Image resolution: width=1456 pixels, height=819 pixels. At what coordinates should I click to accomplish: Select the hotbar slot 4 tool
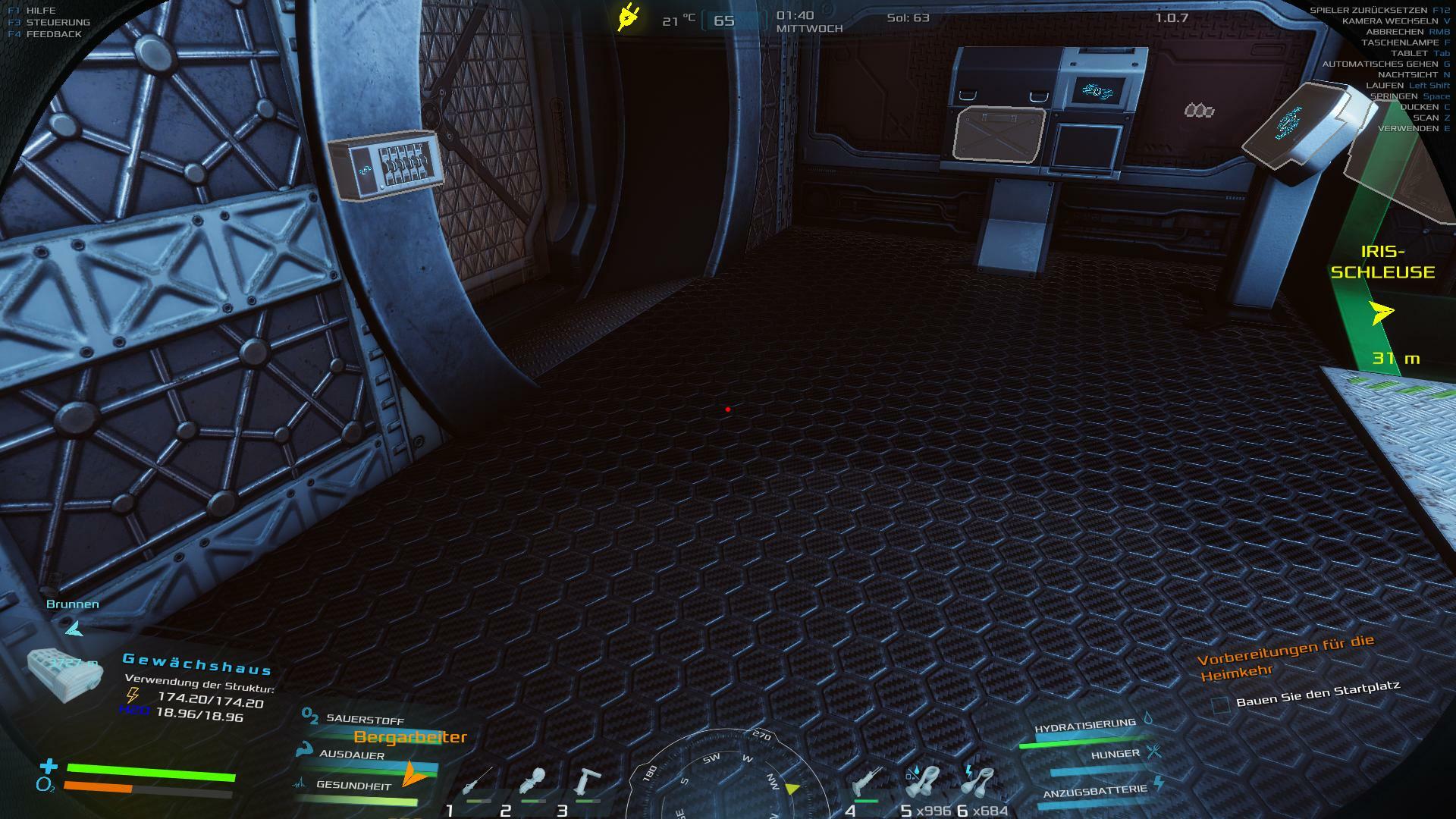[866, 783]
